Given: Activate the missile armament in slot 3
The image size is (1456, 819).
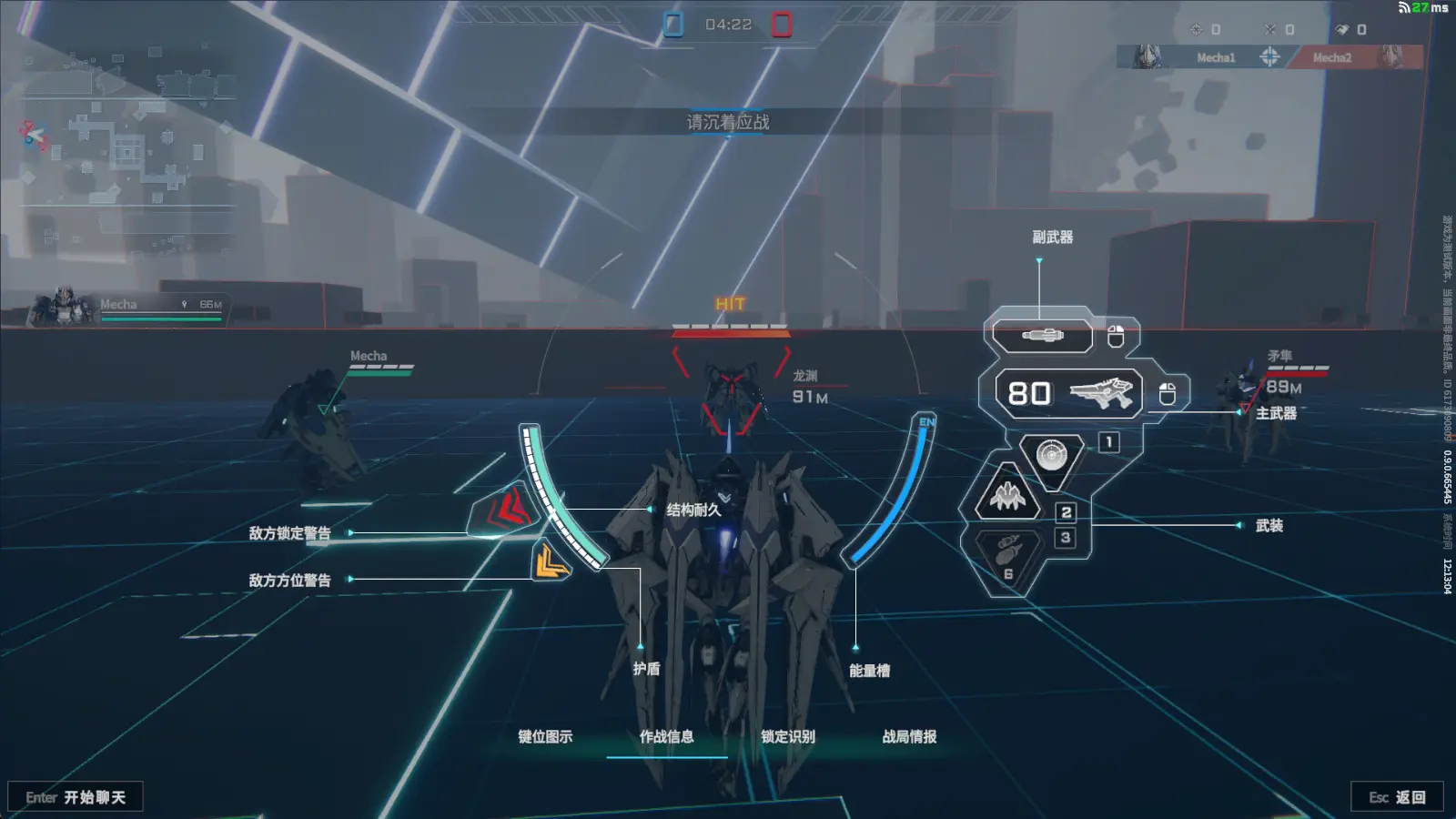Looking at the screenshot, I should tap(1007, 551).
